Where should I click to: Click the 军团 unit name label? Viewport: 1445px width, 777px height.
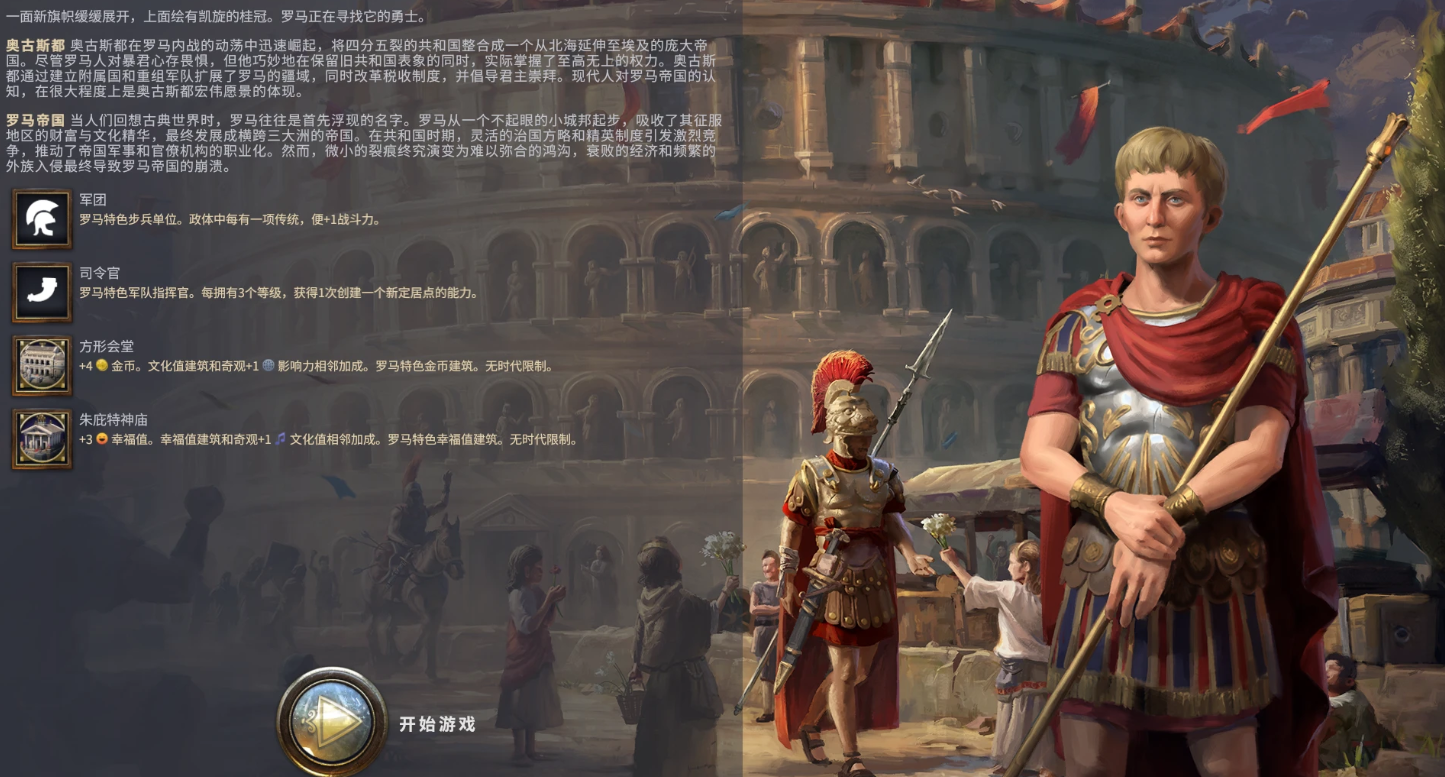92,199
